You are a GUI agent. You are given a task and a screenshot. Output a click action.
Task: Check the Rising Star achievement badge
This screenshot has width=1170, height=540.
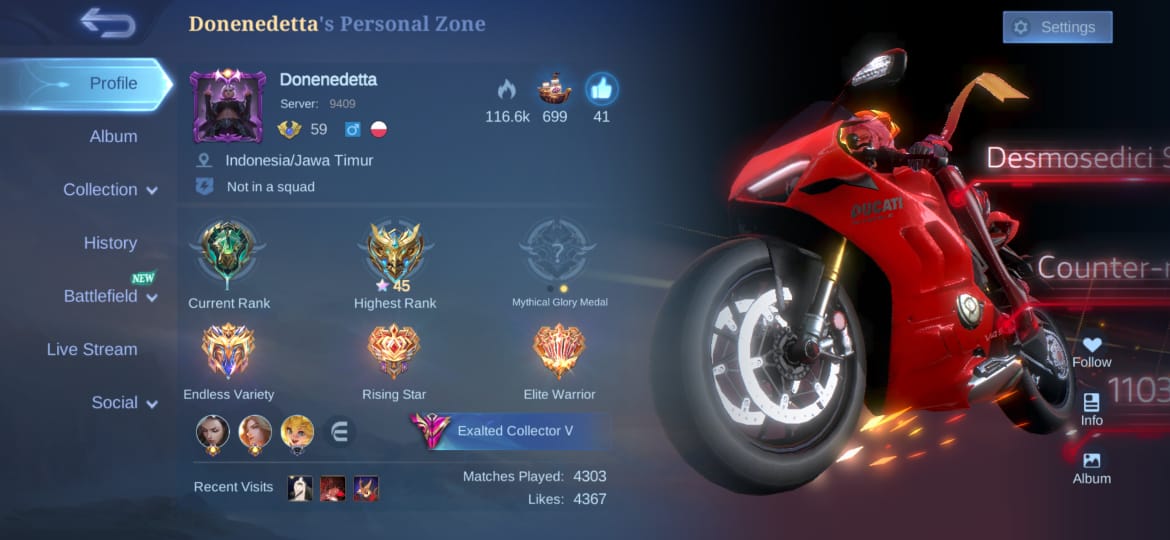coord(394,351)
